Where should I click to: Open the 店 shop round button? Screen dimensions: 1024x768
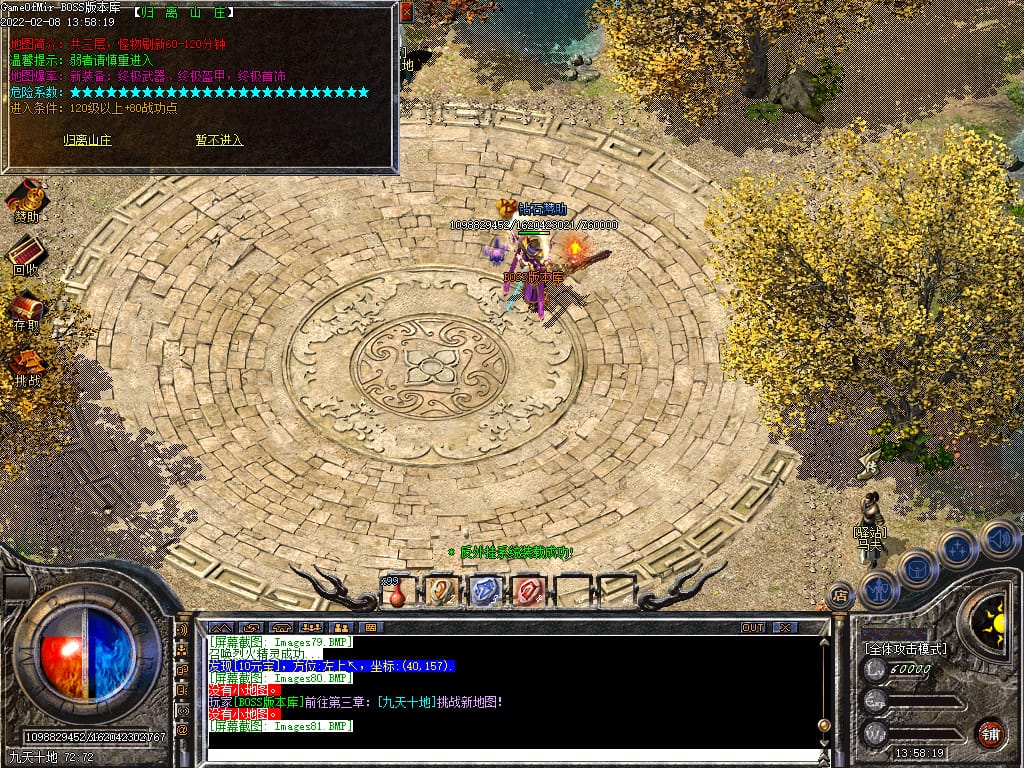[x=841, y=596]
